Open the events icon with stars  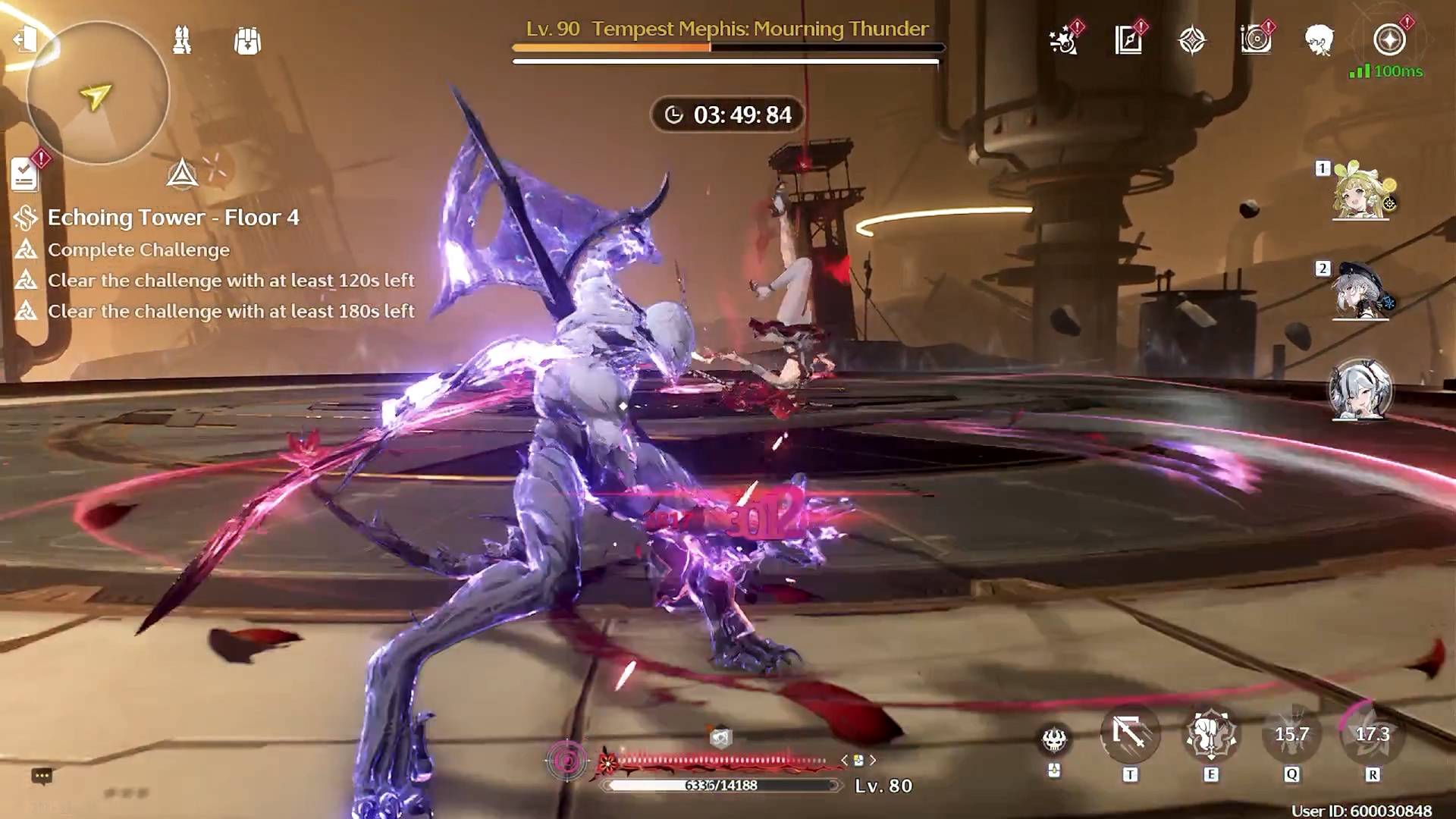click(x=1063, y=40)
